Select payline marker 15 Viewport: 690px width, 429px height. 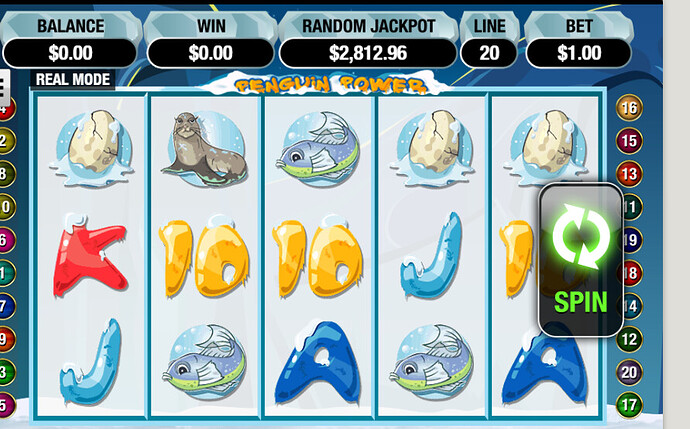coord(629,141)
